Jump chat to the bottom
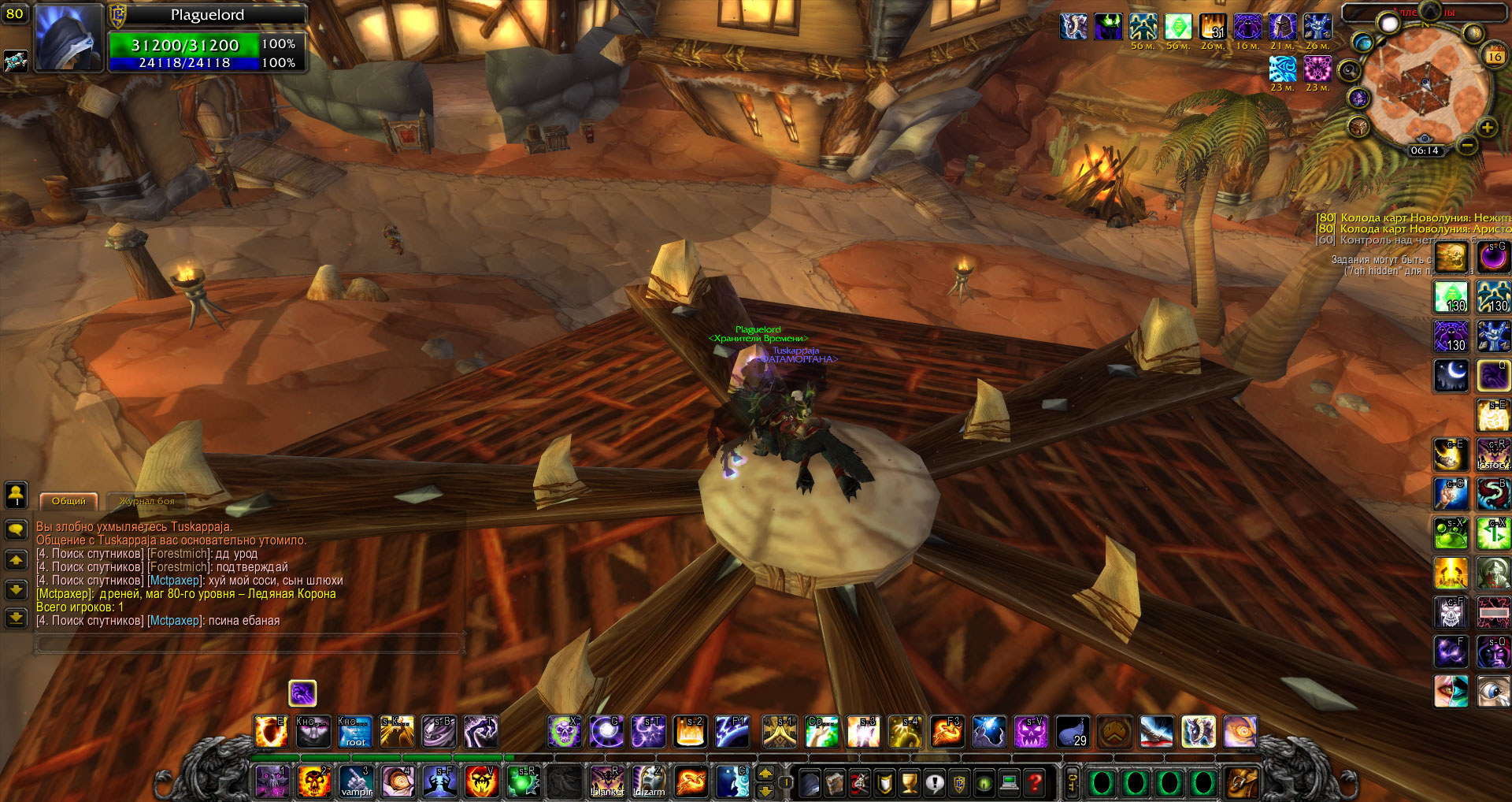 (x=16, y=618)
